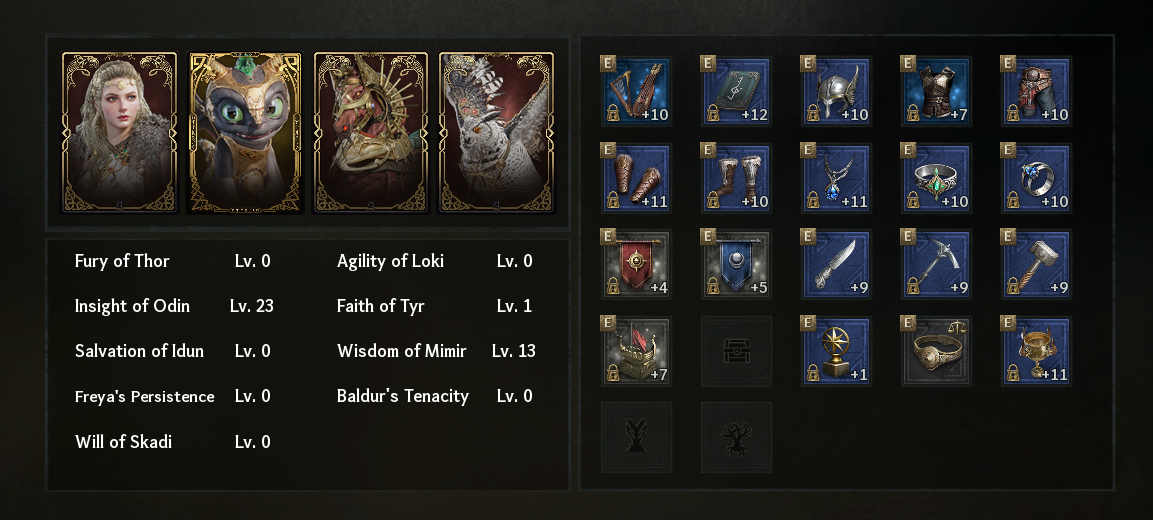Screen dimensions: 1153x520
Task: Choose the blue dragon card
Action: point(245,132)
